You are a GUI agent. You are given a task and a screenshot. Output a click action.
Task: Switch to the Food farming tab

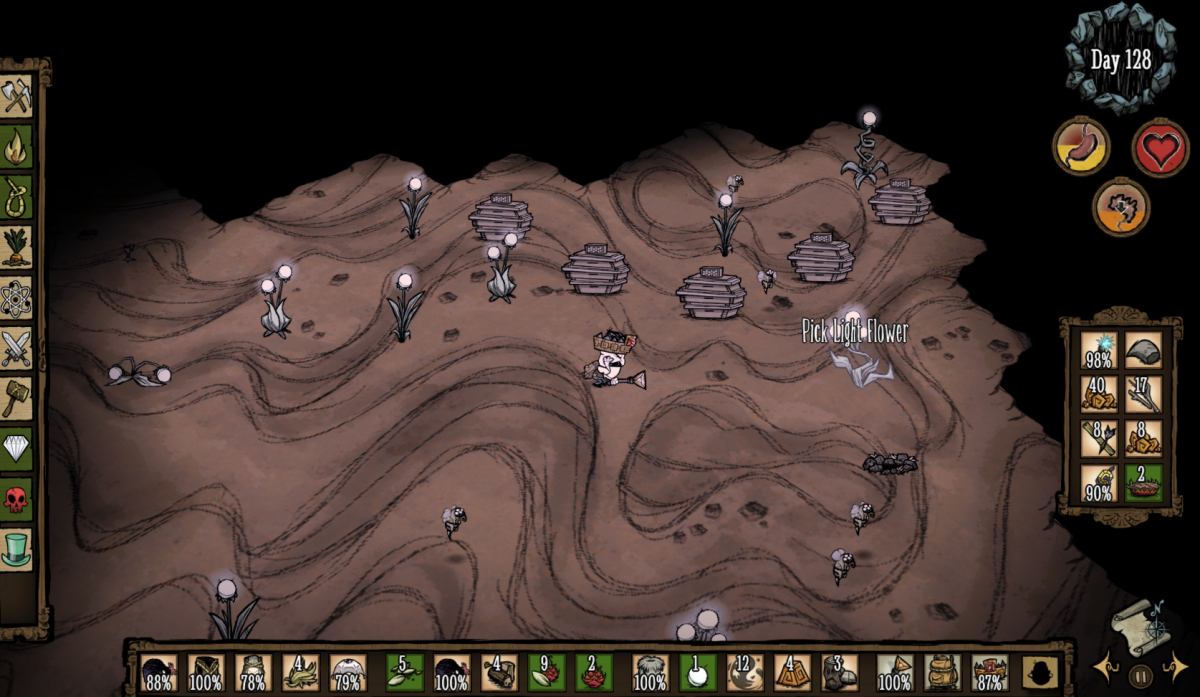point(17,247)
